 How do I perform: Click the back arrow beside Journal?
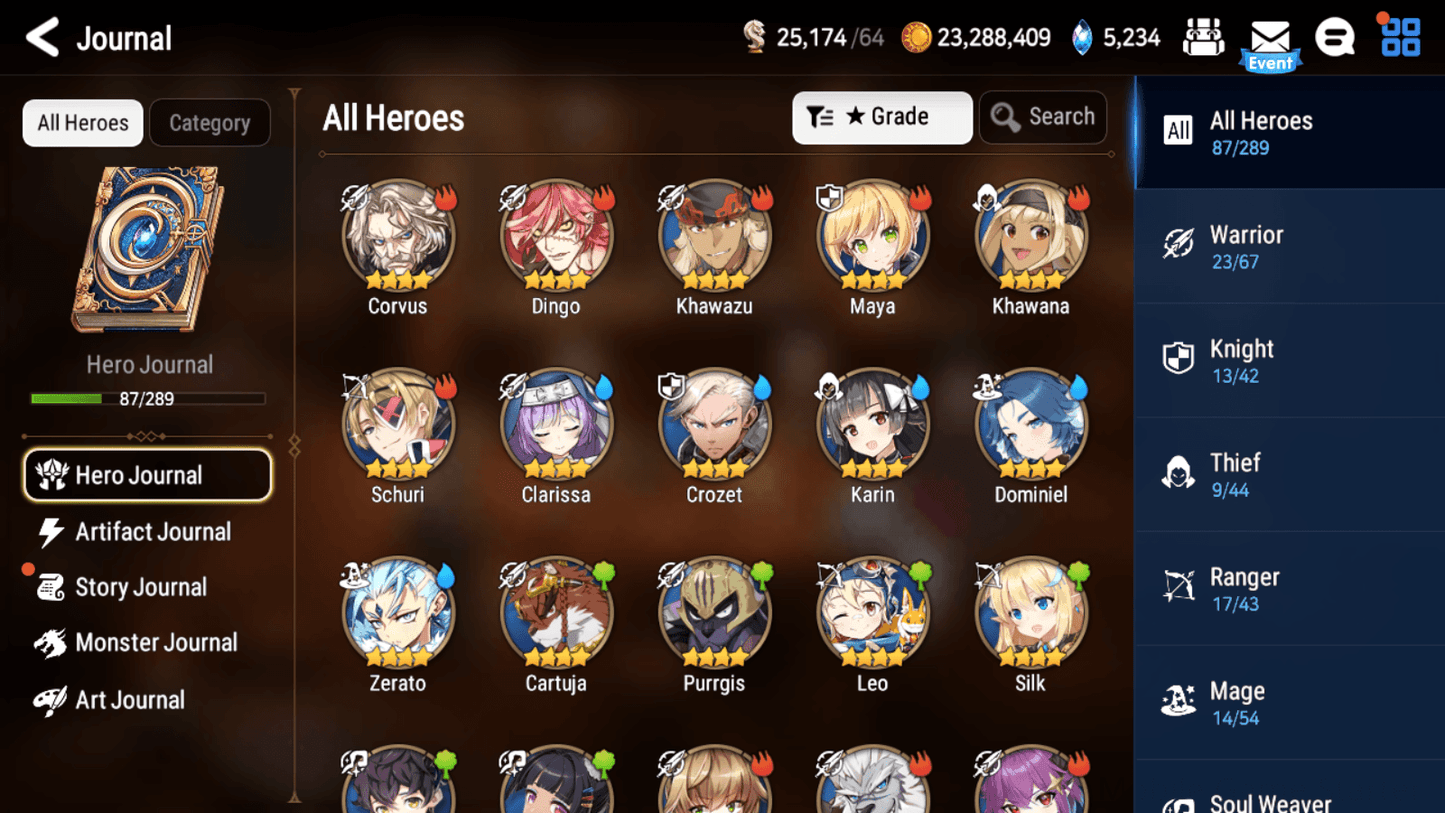[x=40, y=37]
